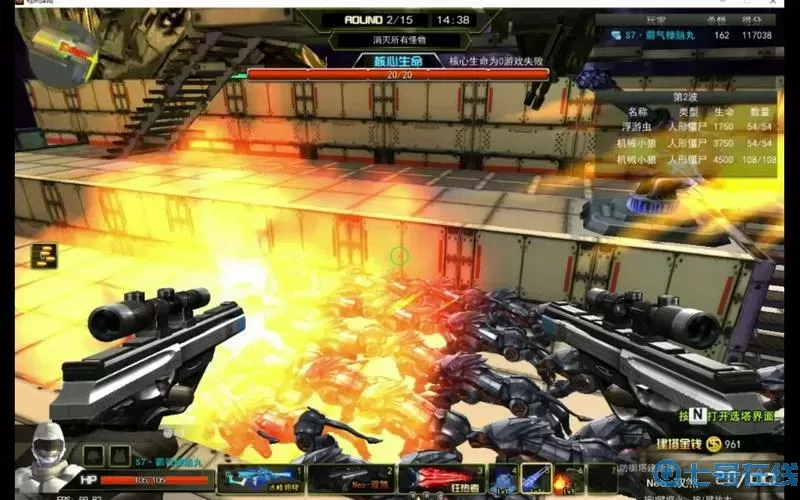Click the window close button

point(789,4)
